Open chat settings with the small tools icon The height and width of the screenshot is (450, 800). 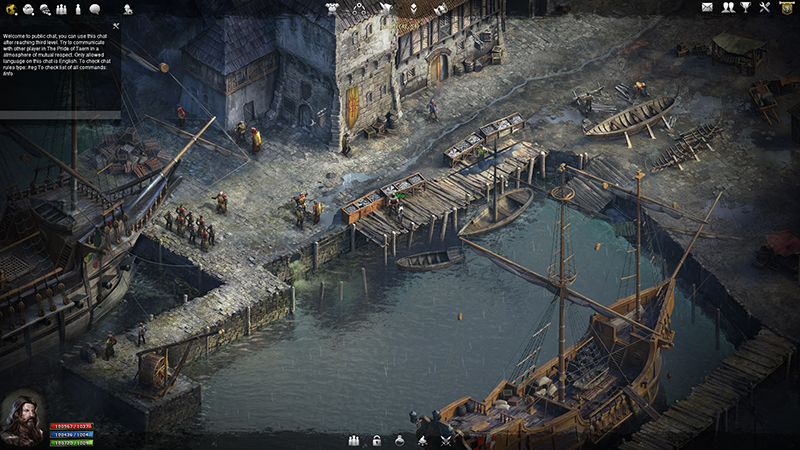coord(116,26)
